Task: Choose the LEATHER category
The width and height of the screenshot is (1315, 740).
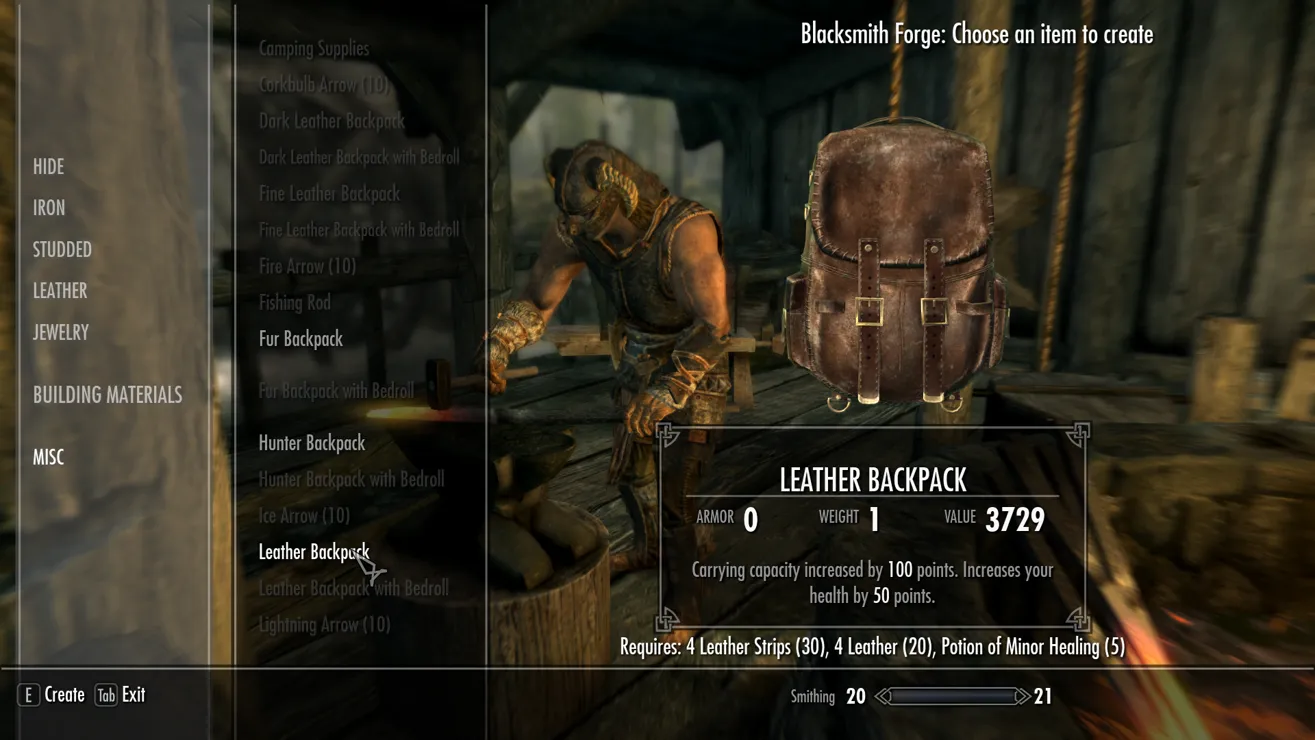Action: coord(60,291)
